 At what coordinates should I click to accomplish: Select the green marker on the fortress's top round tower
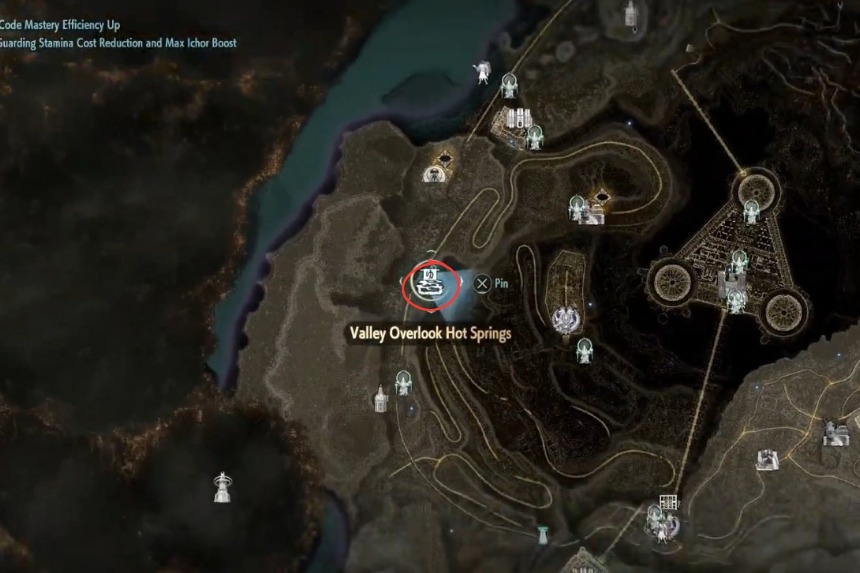click(751, 210)
